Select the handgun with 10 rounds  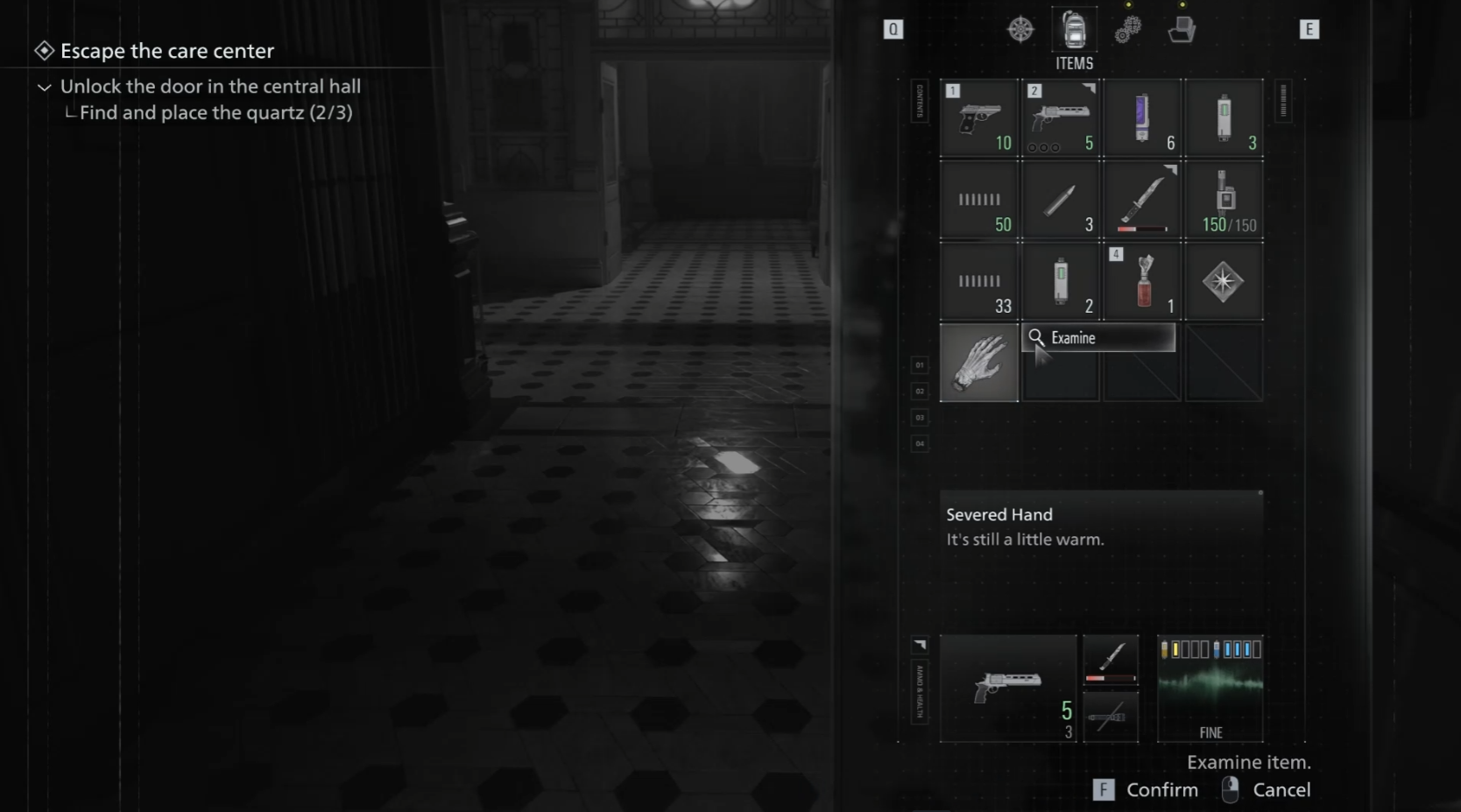tap(978, 118)
